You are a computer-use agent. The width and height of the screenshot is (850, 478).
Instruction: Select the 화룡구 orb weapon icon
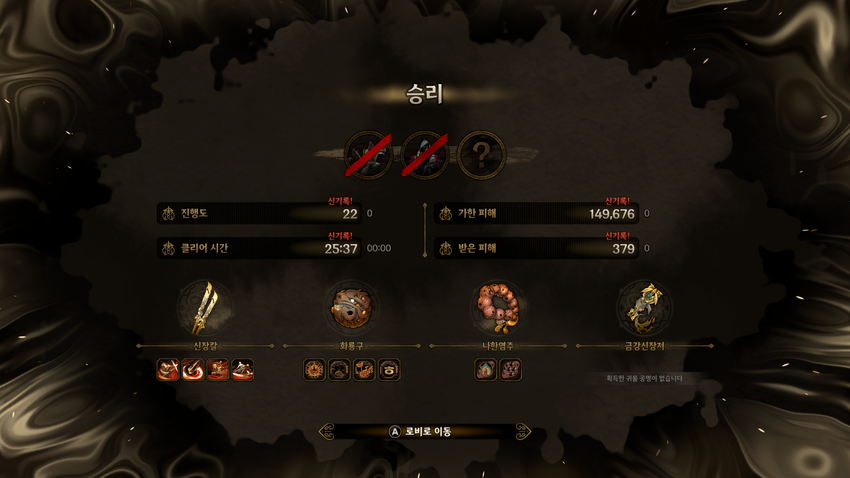pos(351,307)
